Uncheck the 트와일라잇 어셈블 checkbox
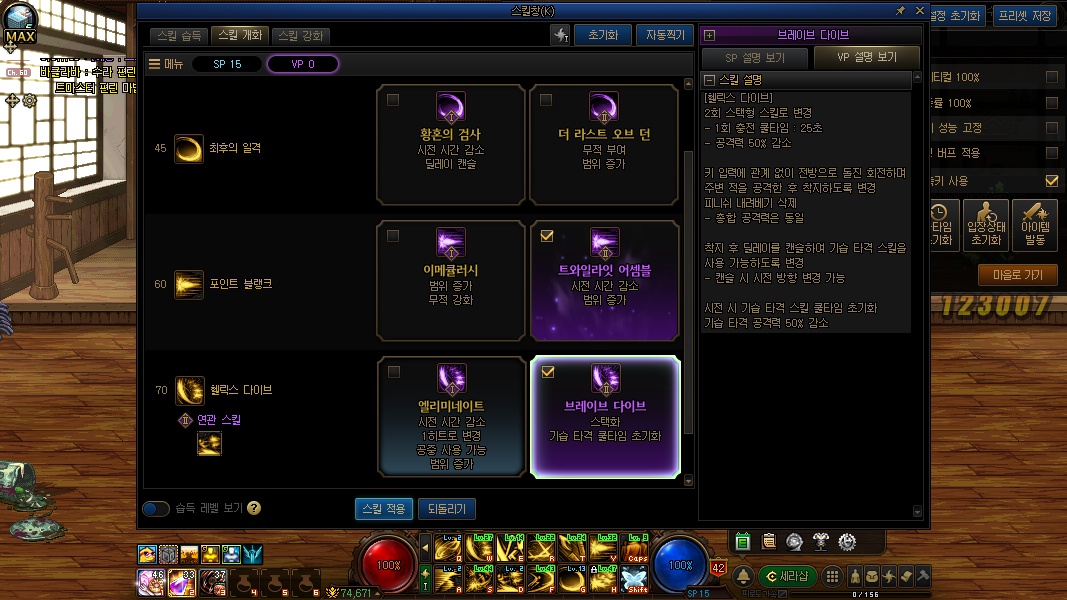 pos(546,236)
